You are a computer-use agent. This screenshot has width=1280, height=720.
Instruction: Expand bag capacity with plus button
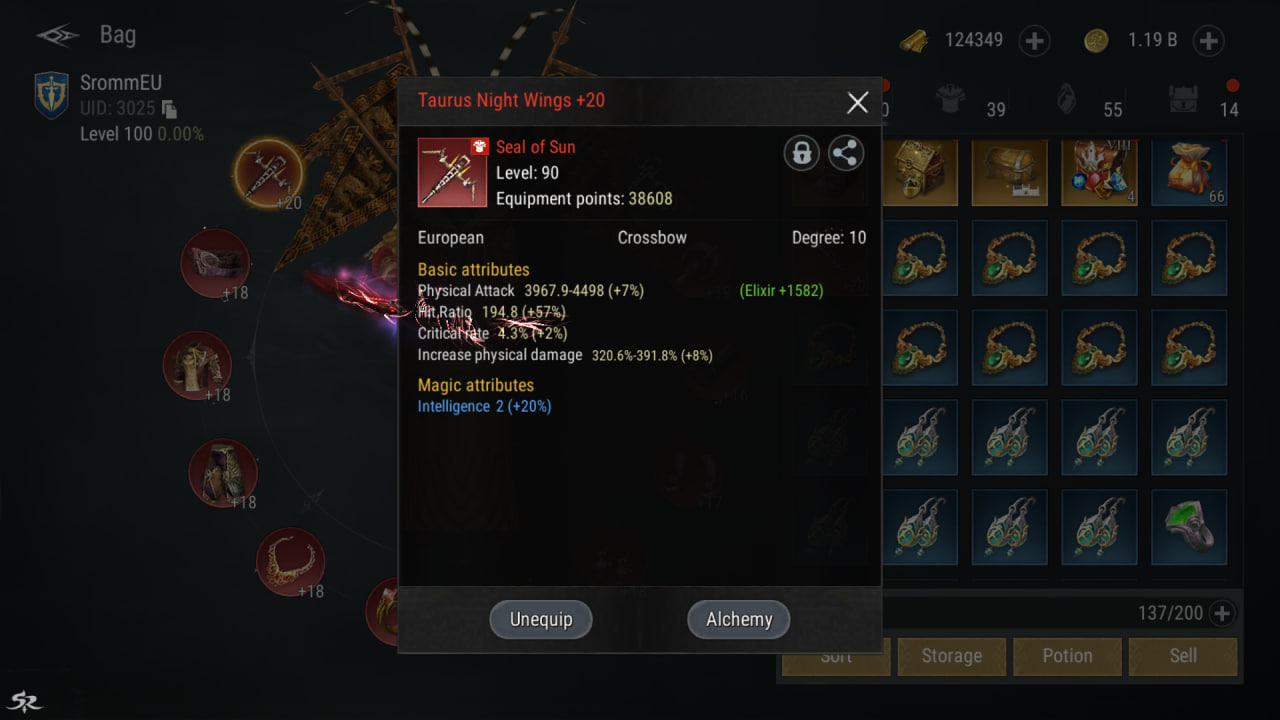pyautogui.click(x=1221, y=613)
